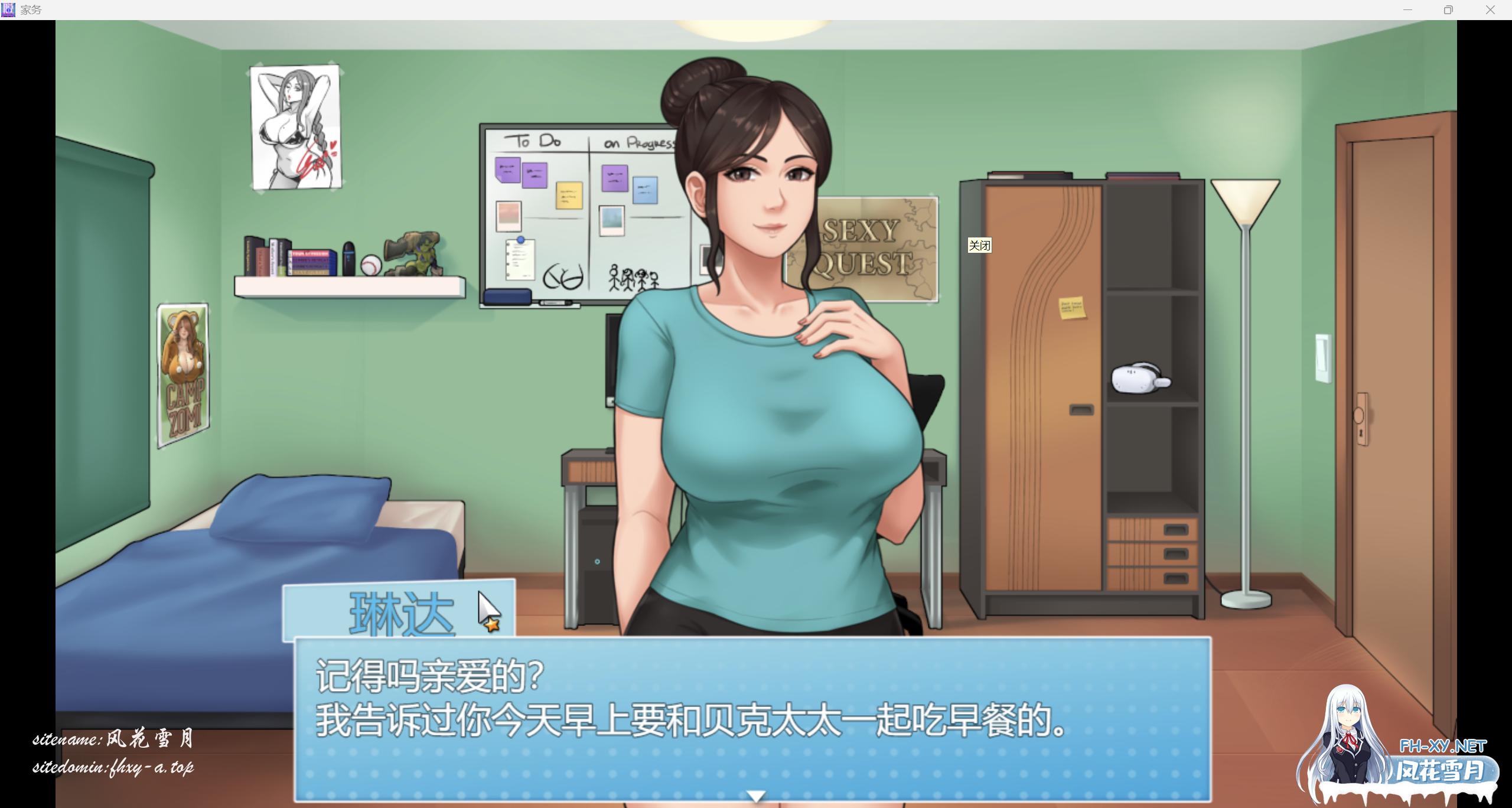Click the game icon in the title bar
This screenshot has height=808, width=1512.
click(8, 9)
